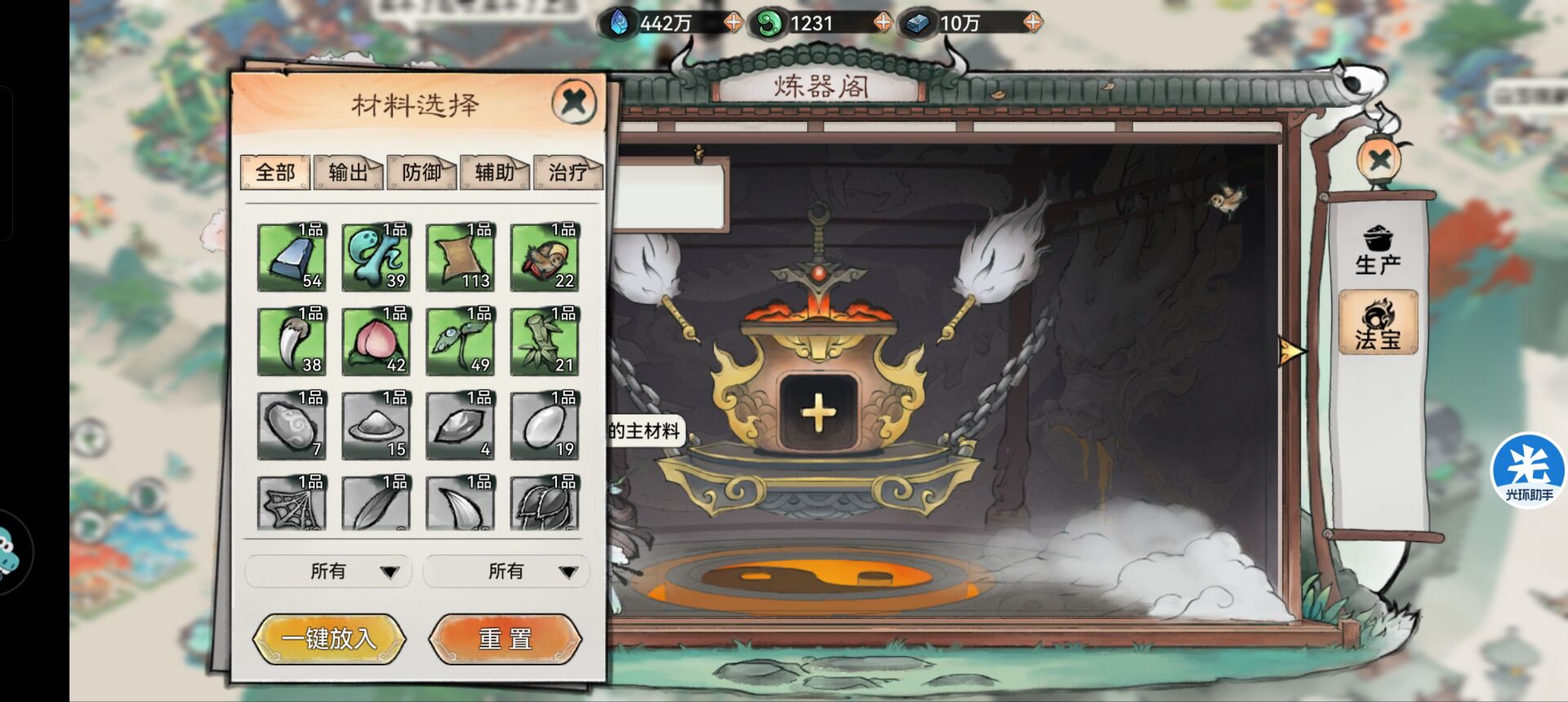The image size is (1568, 702).
Task: Reset selection with the 重置 button
Action: coord(506,638)
